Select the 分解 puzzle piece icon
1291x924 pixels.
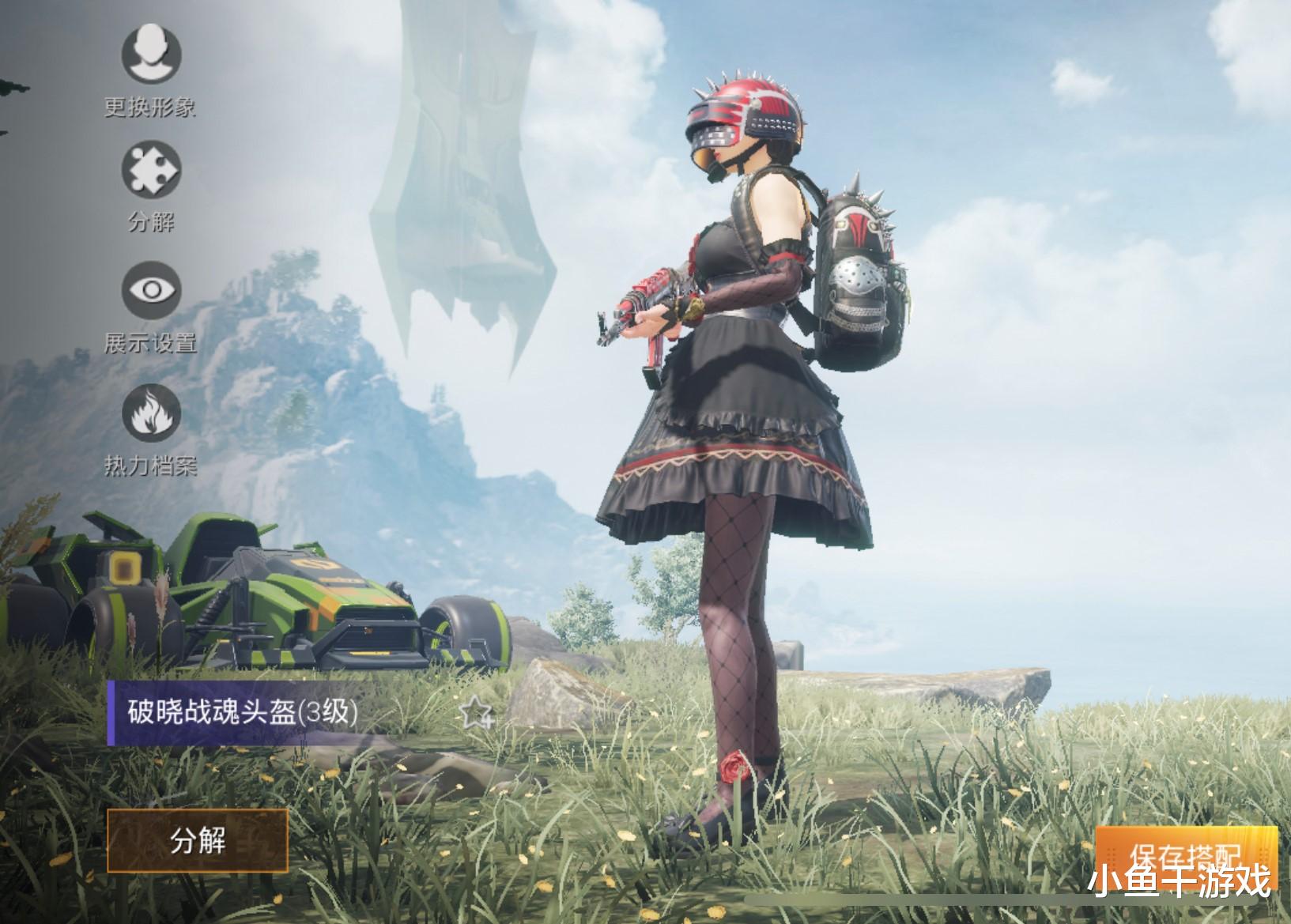[x=150, y=171]
